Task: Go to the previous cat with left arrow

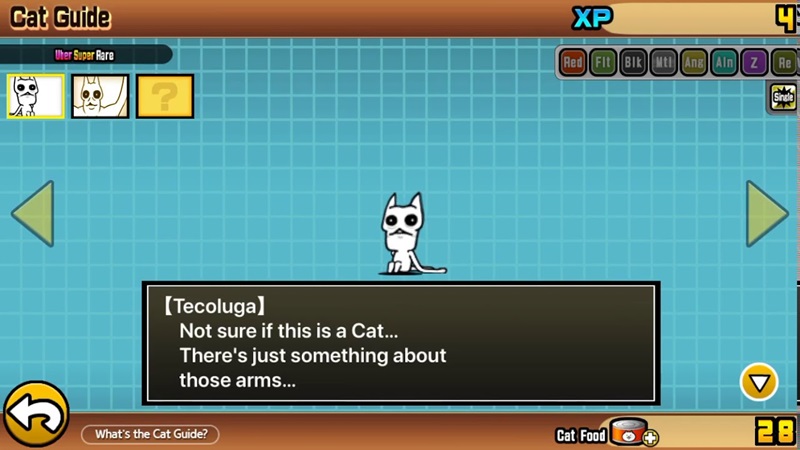Action: tap(31, 214)
